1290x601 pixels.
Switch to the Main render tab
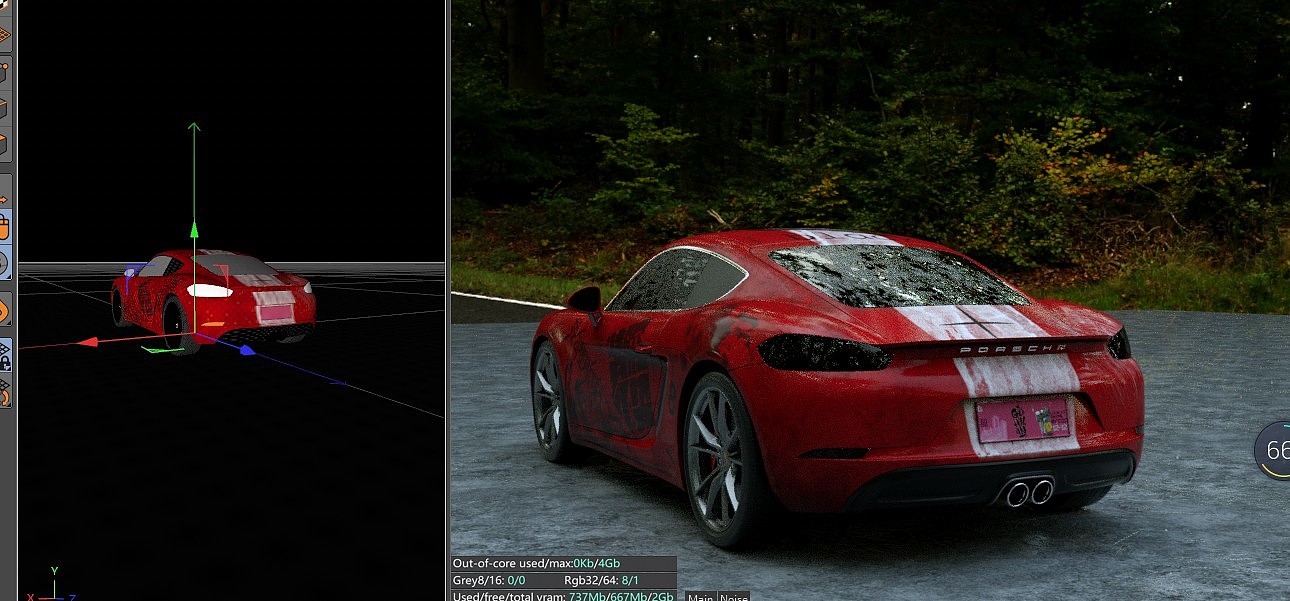coord(699,597)
